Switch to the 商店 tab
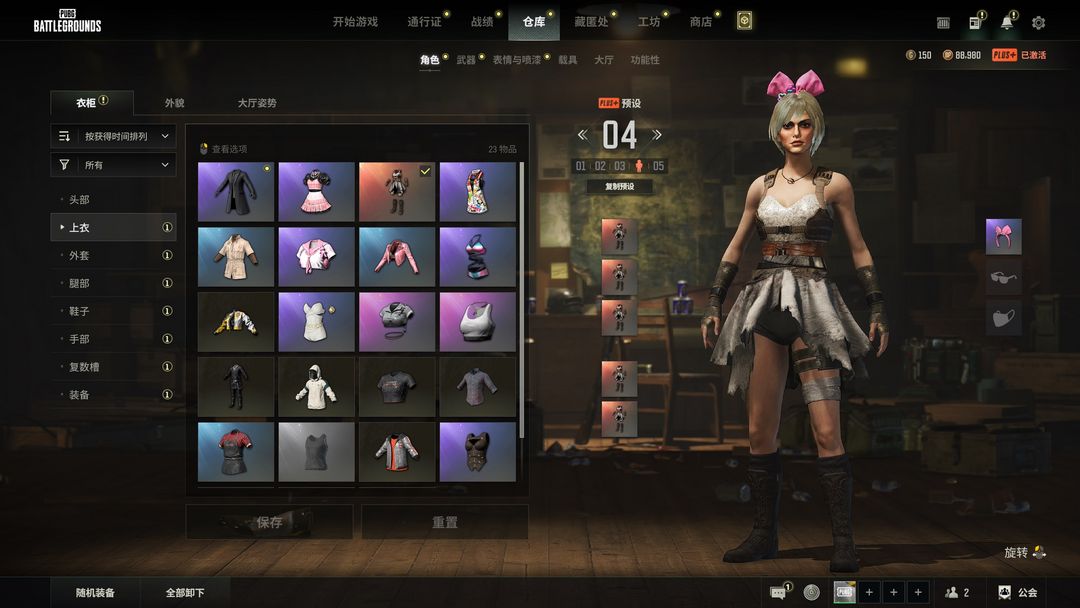Viewport: 1080px width, 608px height. point(700,22)
